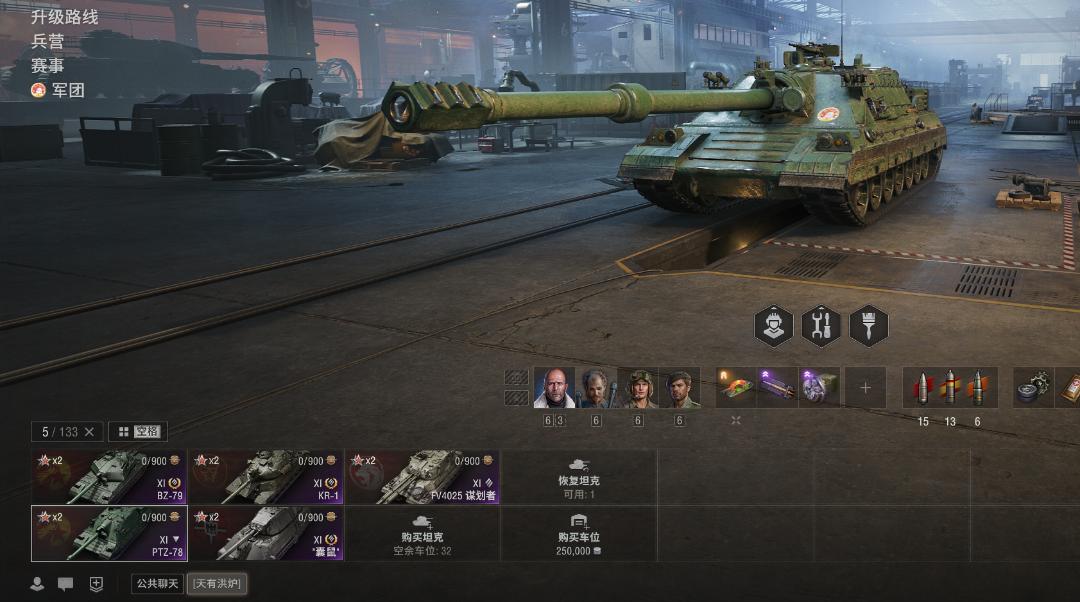Open the 公共聊天 public chat channel

(158, 584)
